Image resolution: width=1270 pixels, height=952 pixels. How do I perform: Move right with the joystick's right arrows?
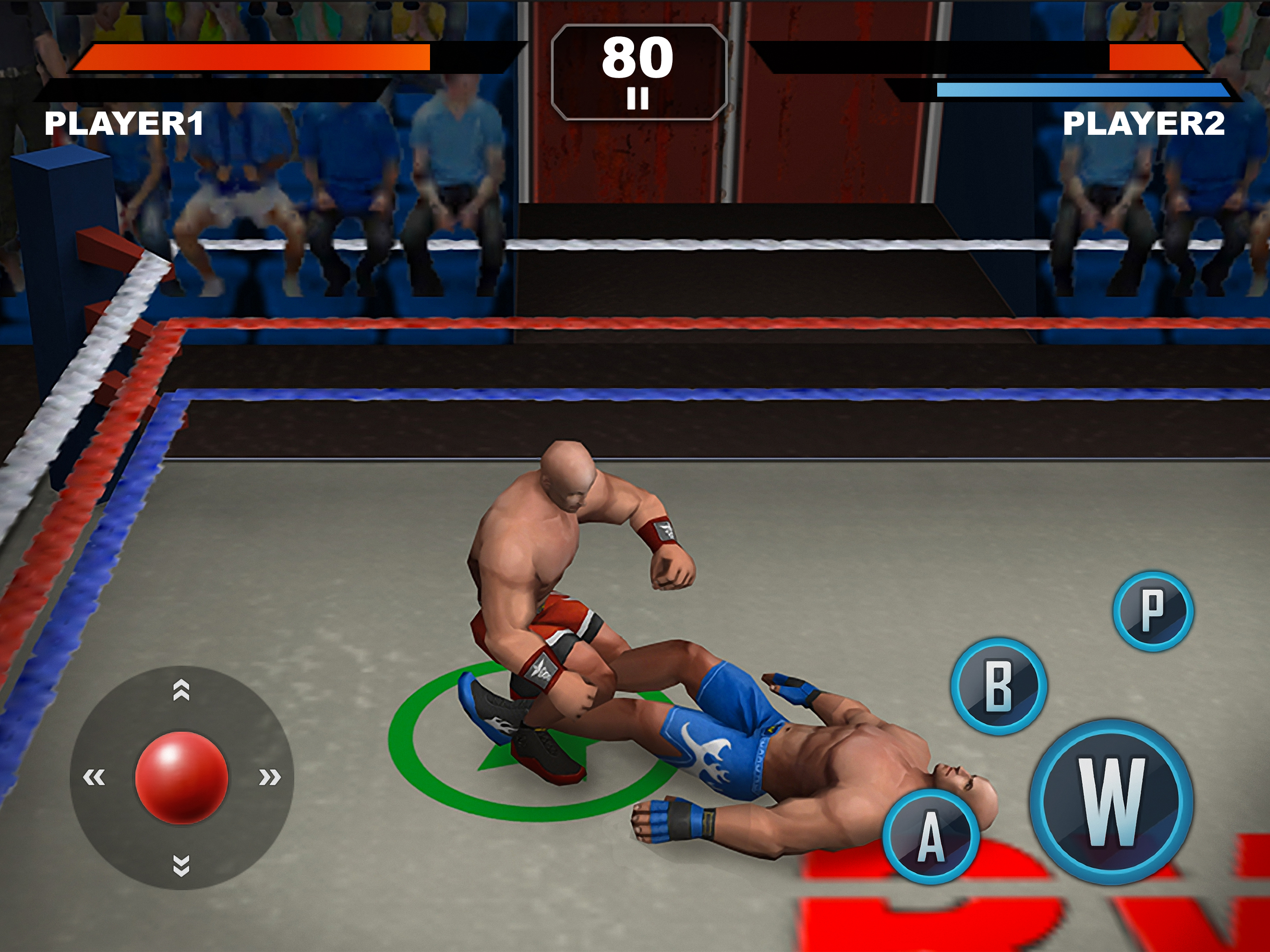pos(269,777)
